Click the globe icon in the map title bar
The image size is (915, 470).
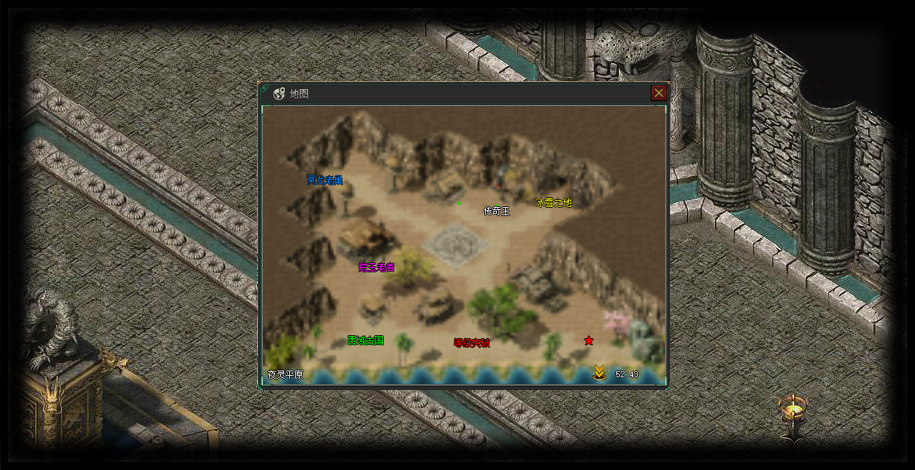click(279, 94)
